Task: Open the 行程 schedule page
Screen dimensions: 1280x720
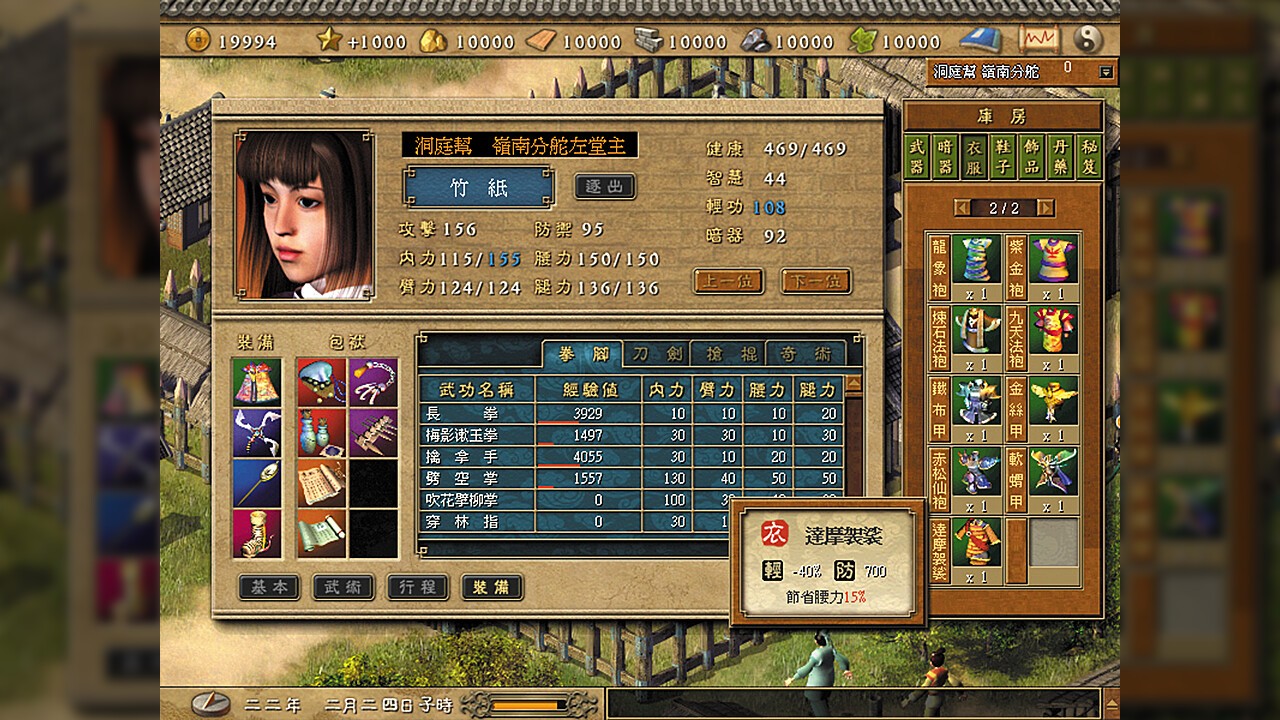Action: (417, 587)
